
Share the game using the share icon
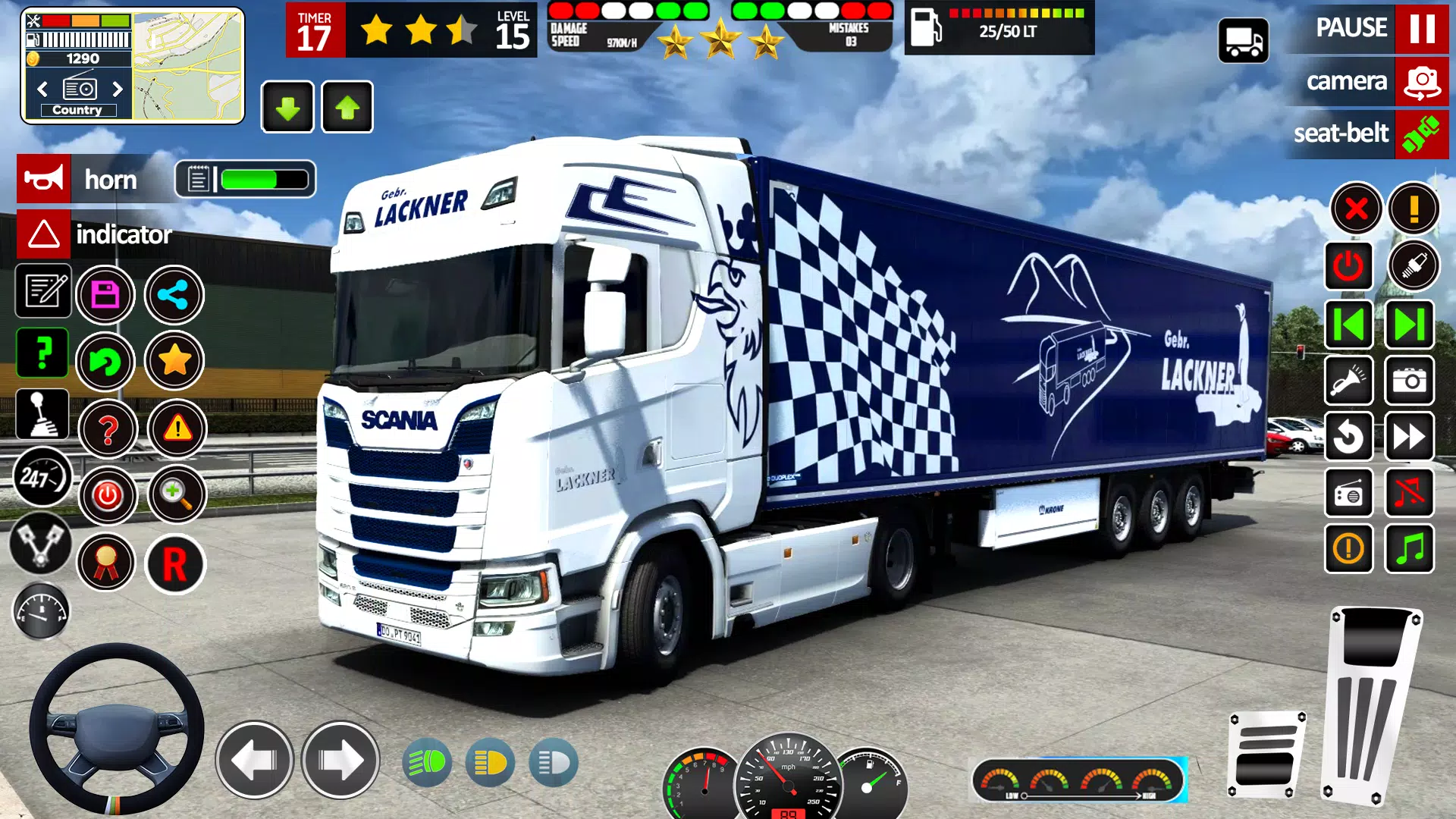[x=173, y=294]
